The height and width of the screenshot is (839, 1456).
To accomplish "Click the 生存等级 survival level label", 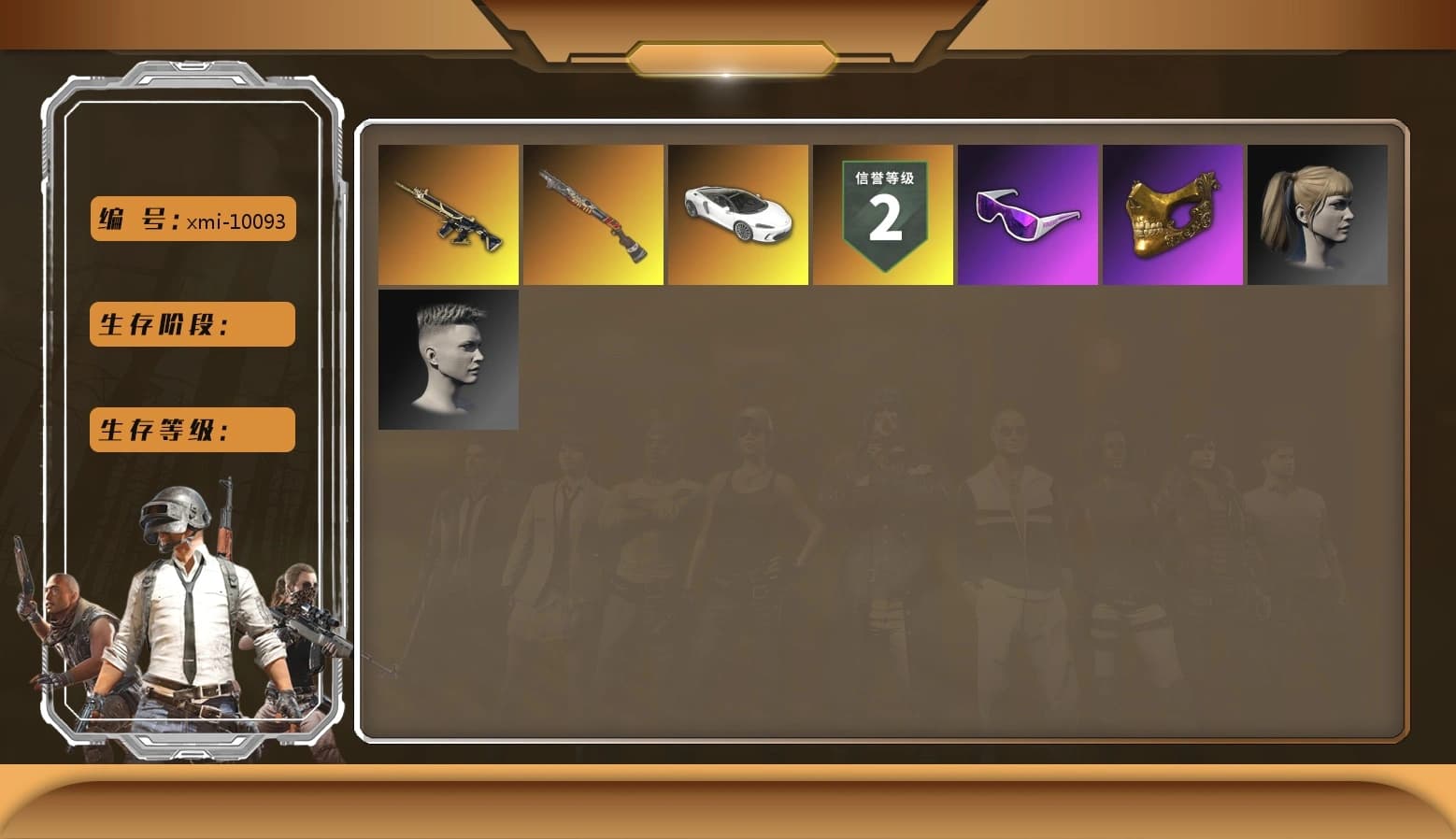I will click(191, 430).
